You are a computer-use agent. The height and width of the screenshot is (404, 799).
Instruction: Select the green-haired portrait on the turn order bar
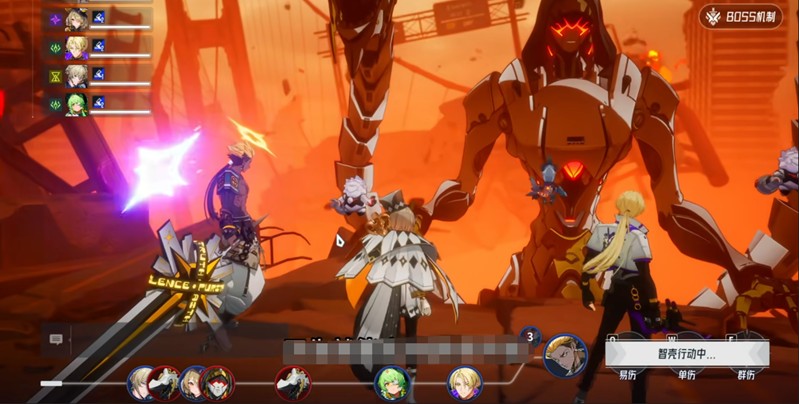(390, 382)
